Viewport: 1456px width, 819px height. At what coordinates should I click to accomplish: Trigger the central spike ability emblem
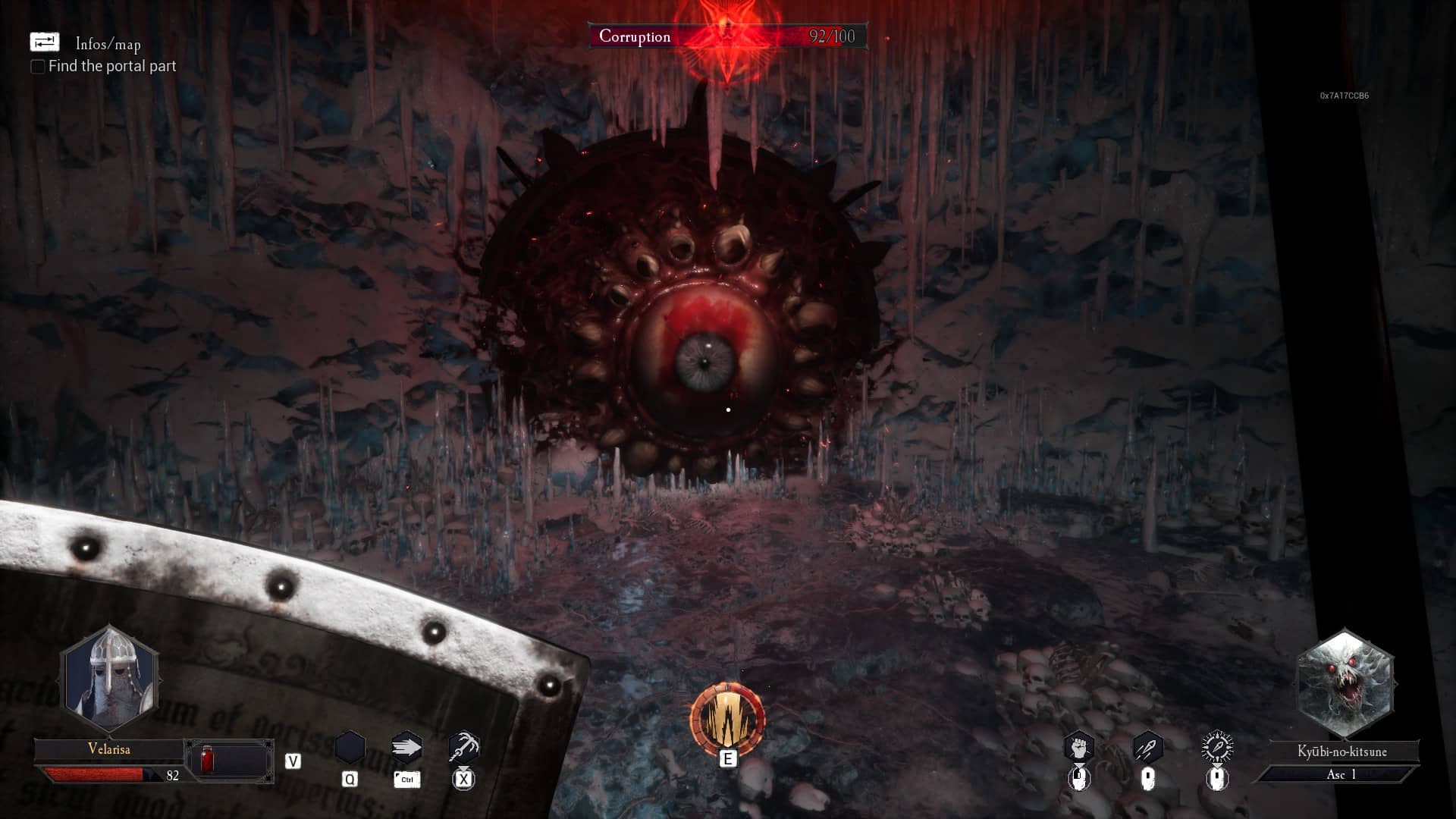(727, 719)
